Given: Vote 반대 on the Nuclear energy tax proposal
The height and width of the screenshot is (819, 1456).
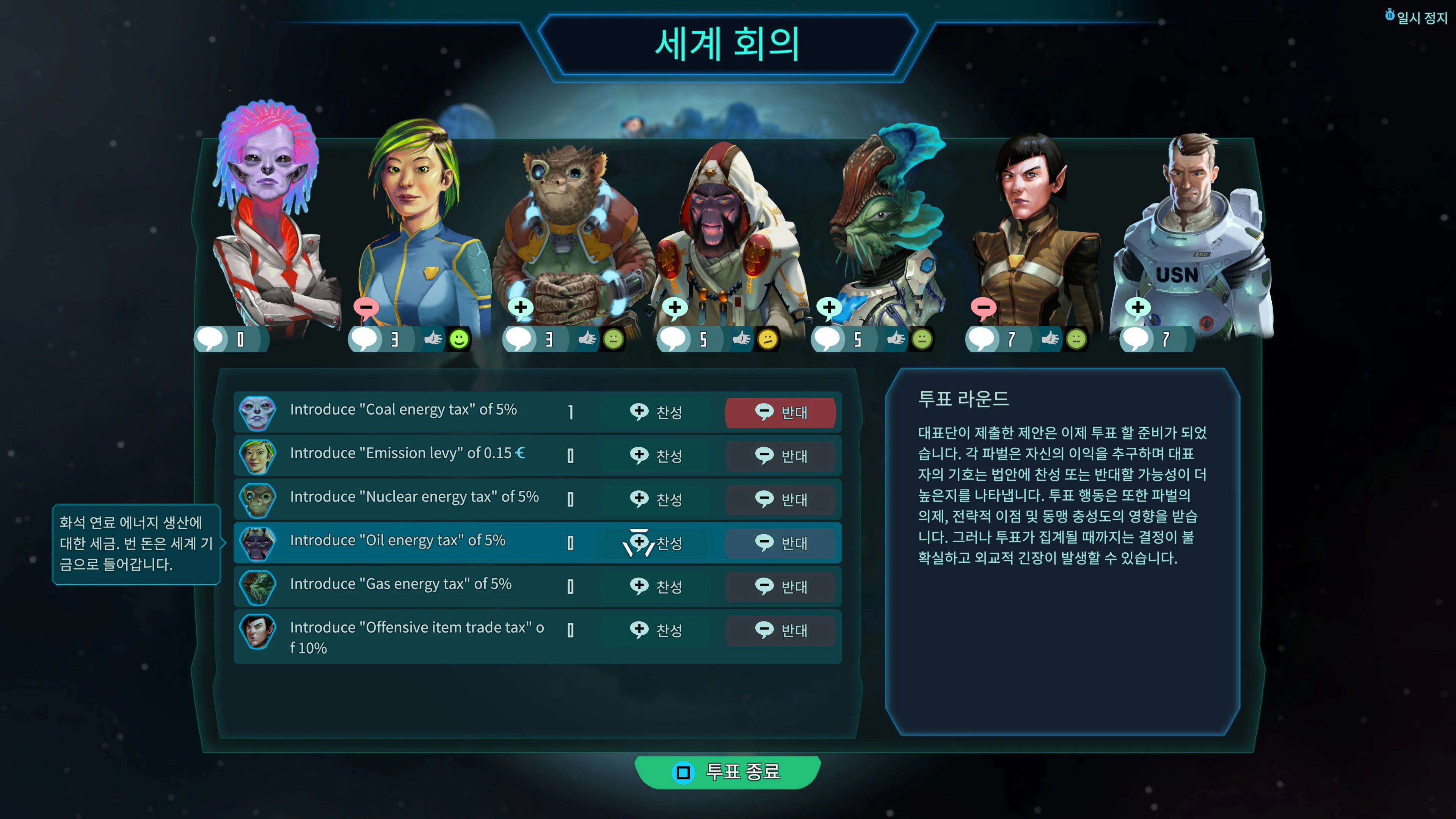Looking at the screenshot, I should (781, 500).
